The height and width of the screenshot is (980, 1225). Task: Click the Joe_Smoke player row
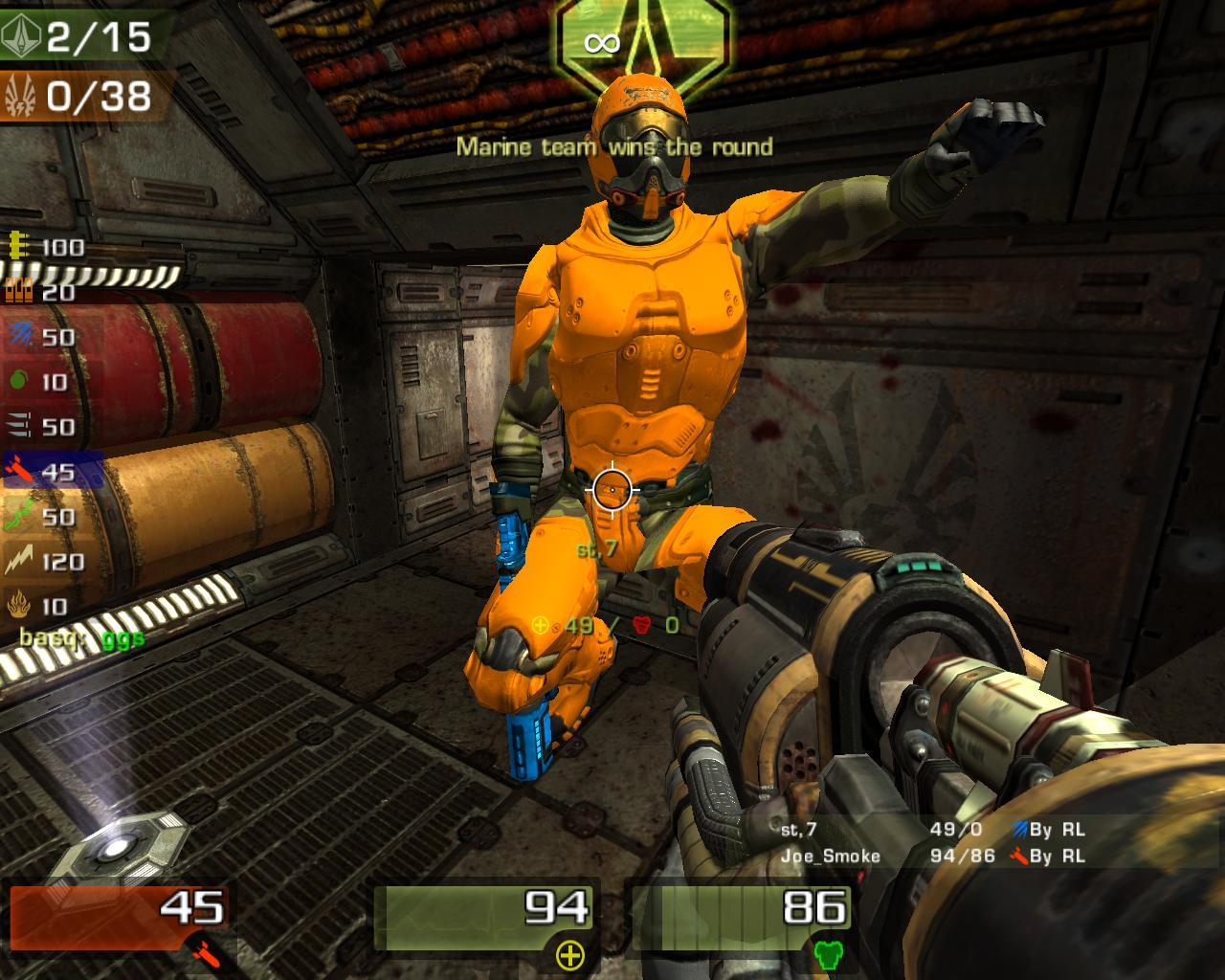[933, 856]
